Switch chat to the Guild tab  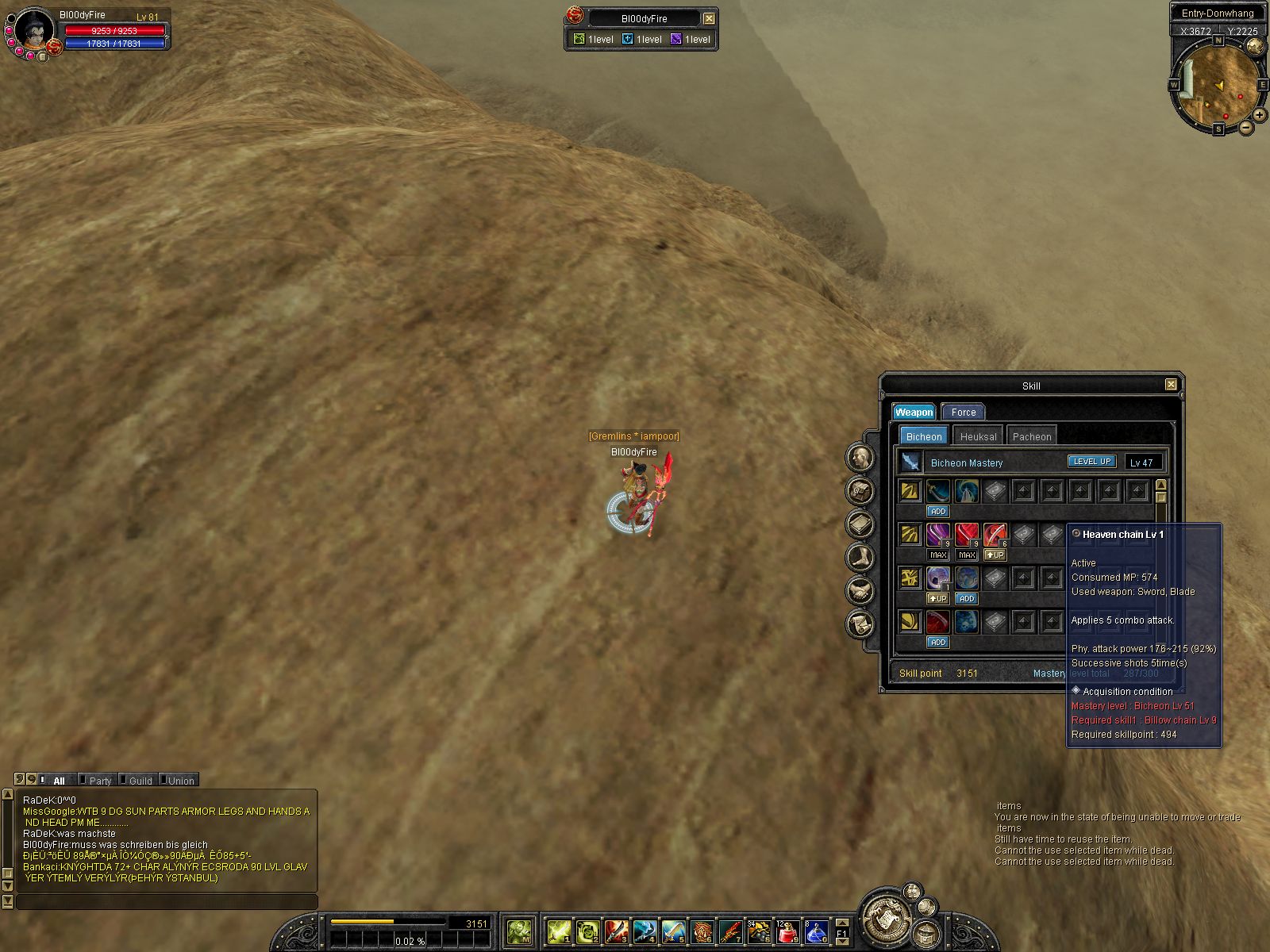click(x=140, y=781)
